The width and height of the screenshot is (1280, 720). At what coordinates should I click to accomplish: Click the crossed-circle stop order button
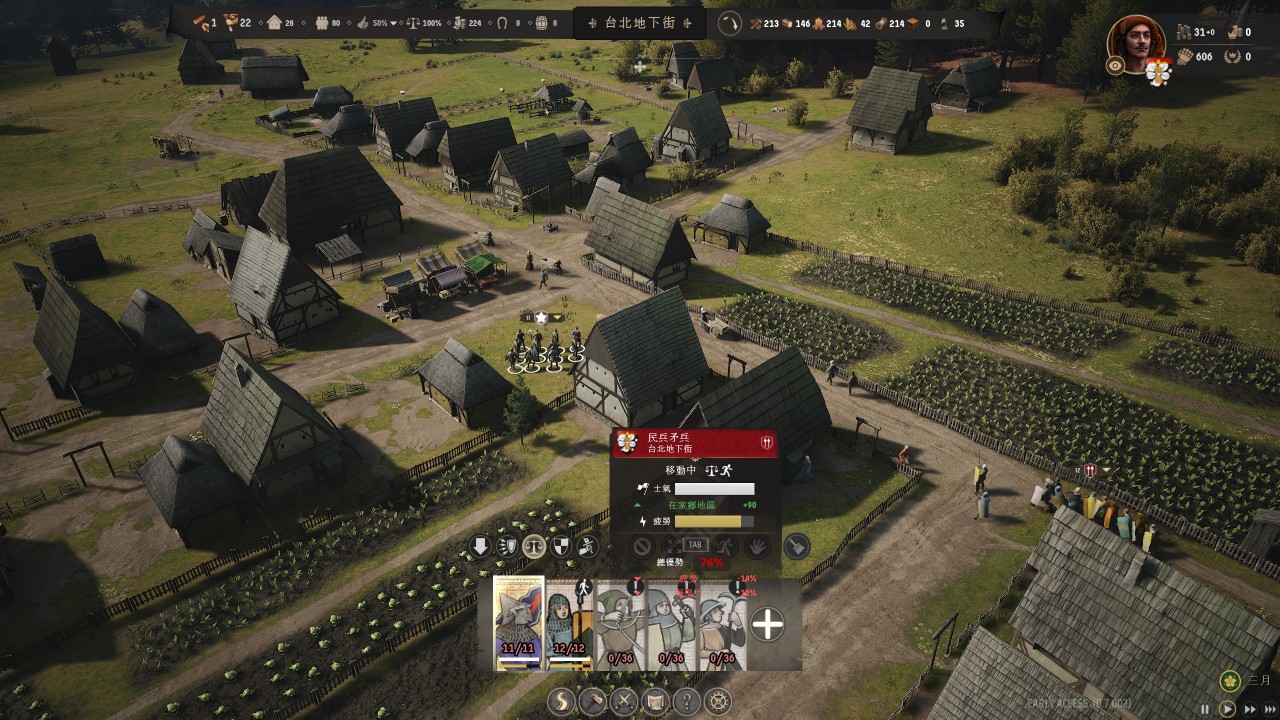[642, 546]
